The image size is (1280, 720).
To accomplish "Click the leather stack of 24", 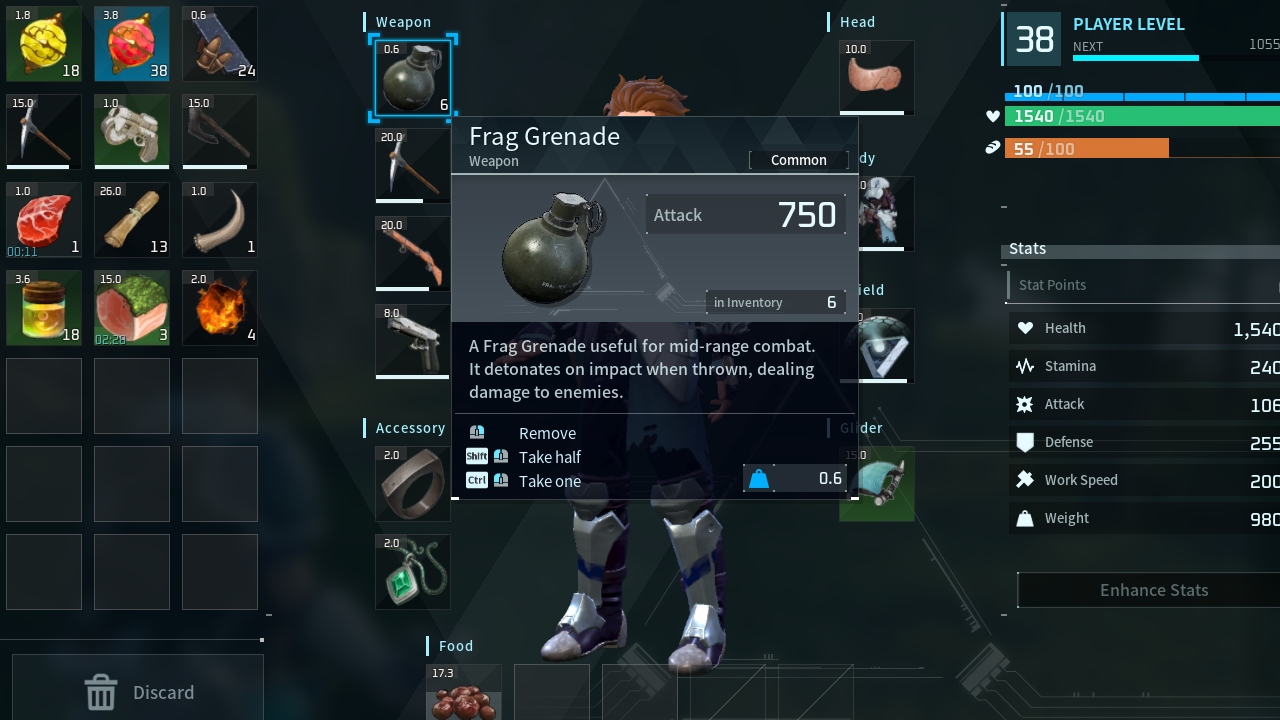I will (x=220, y=44).
